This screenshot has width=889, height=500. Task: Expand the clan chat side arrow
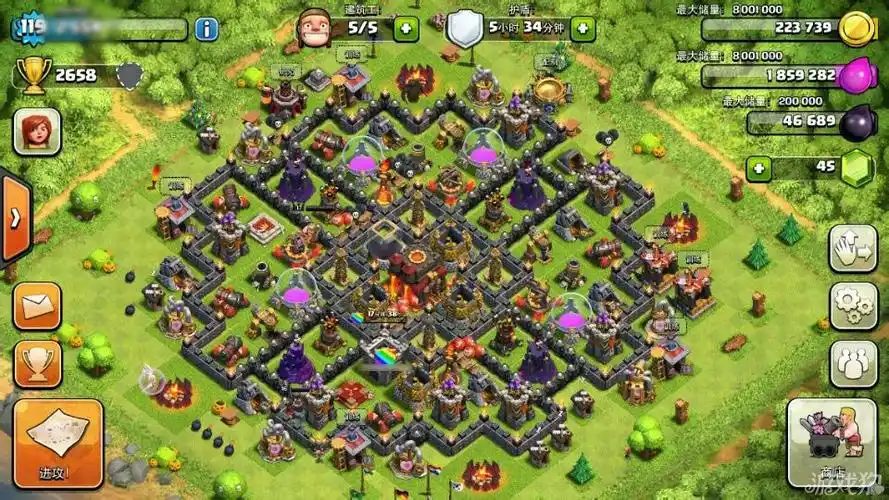(x=15, y=219)
